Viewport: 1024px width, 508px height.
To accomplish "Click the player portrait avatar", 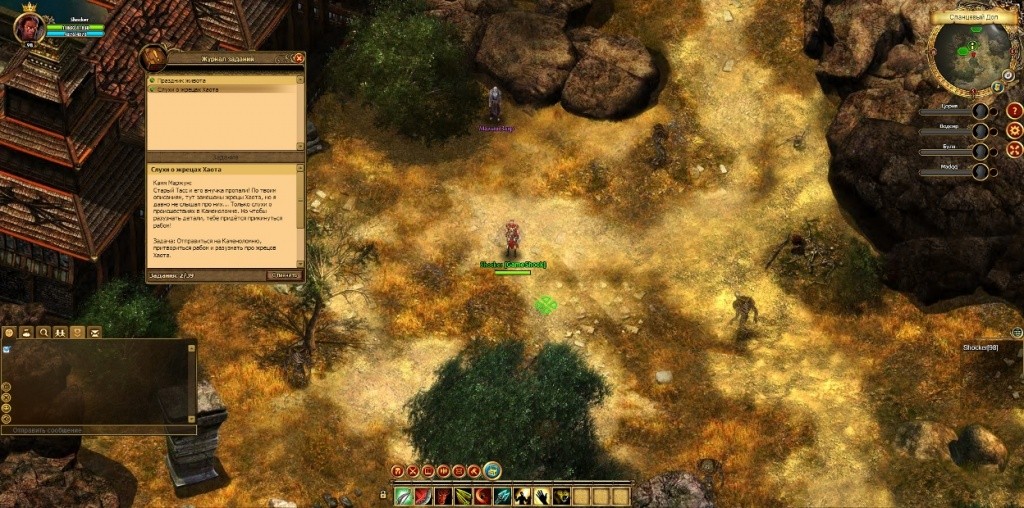I will (27, 27).
